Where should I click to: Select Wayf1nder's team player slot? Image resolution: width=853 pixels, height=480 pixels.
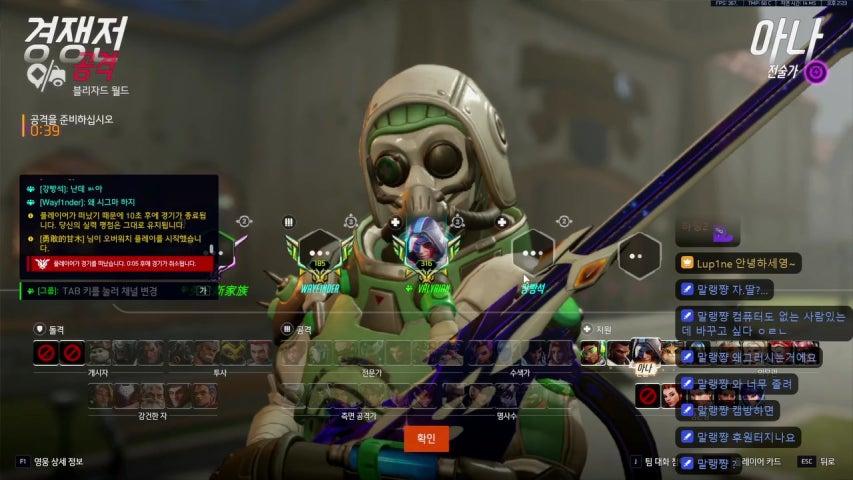320,254
